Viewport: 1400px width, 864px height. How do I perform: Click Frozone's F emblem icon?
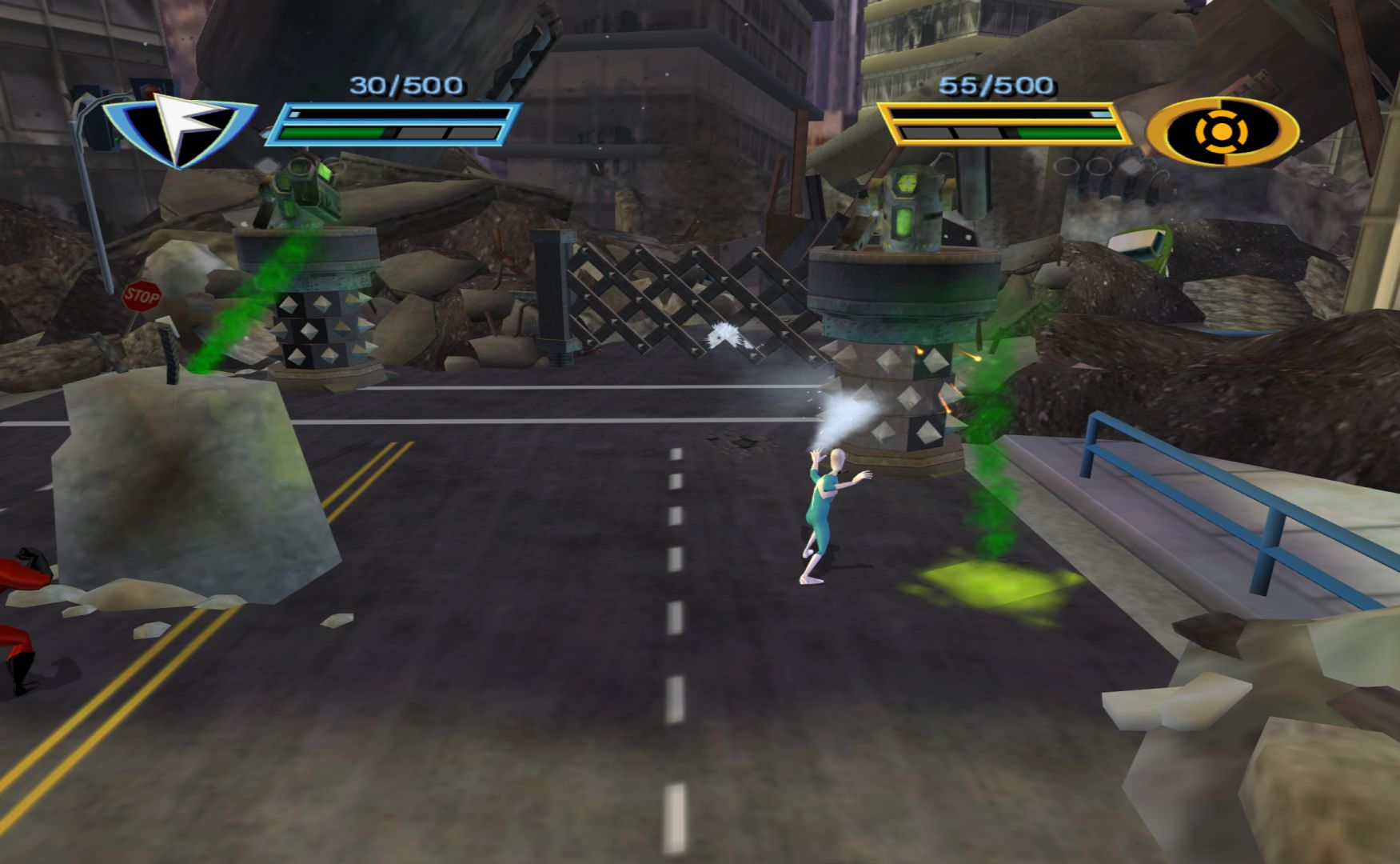pos(181,129)
